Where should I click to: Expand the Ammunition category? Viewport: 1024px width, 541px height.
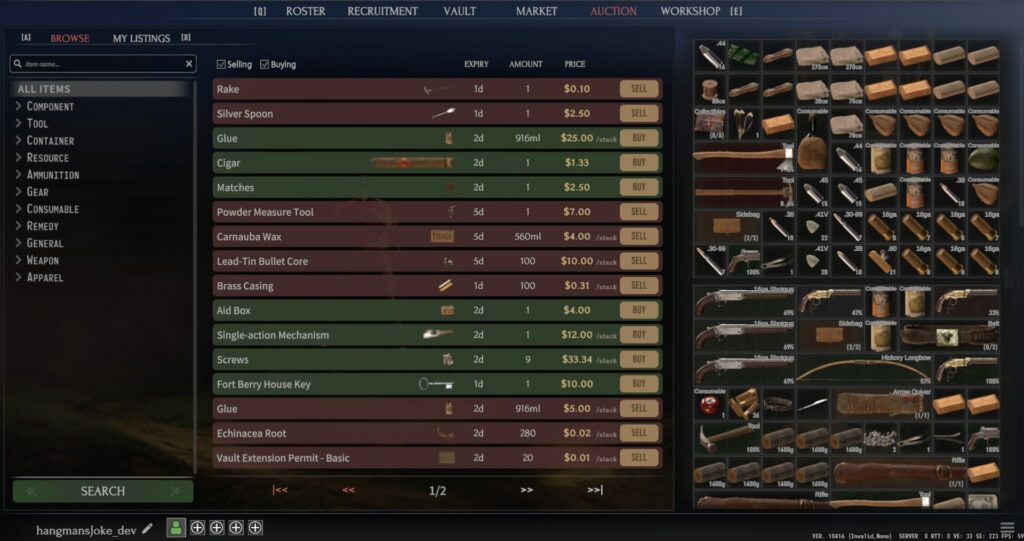coord(52,175)
